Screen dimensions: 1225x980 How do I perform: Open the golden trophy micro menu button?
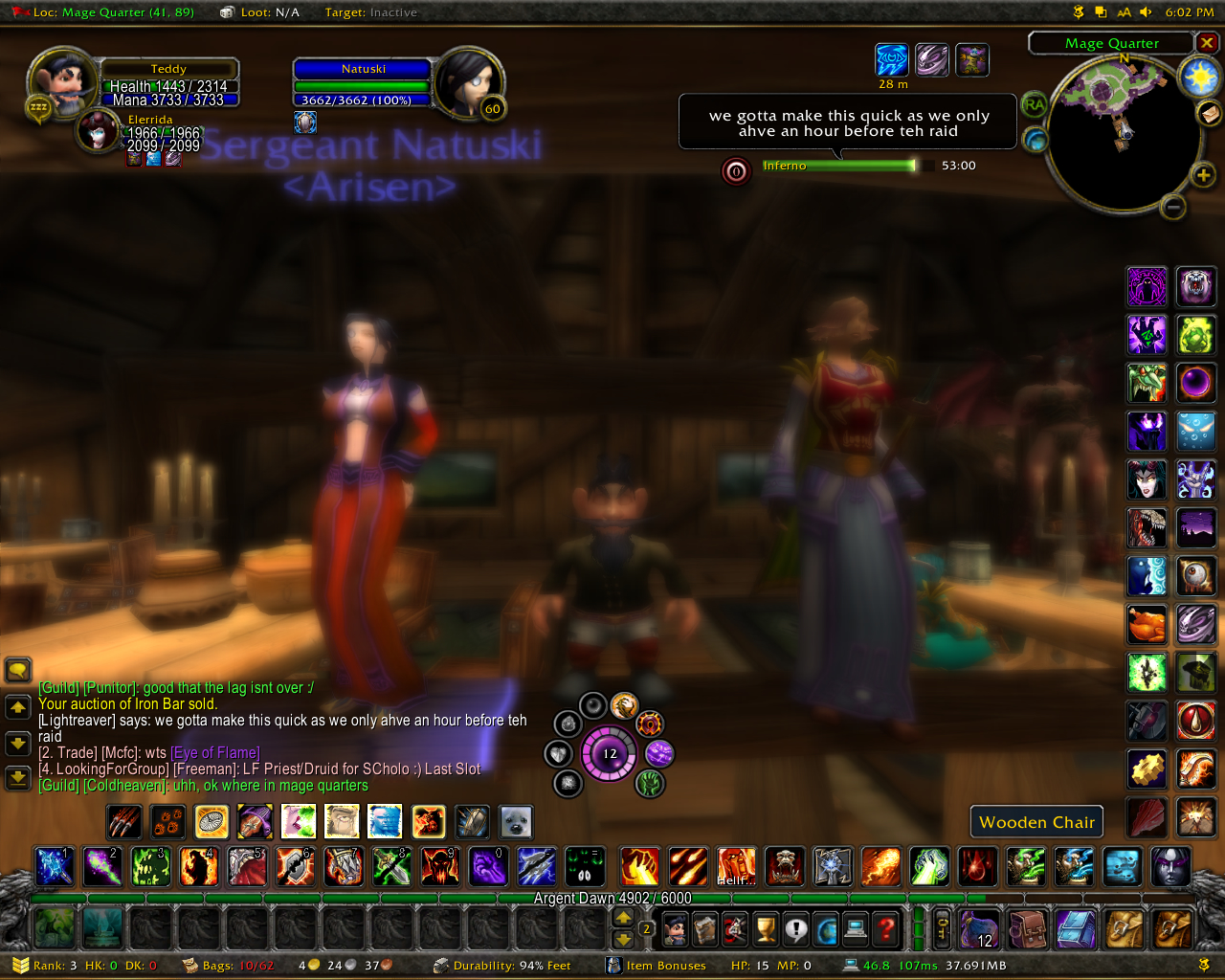click(765, 928)
